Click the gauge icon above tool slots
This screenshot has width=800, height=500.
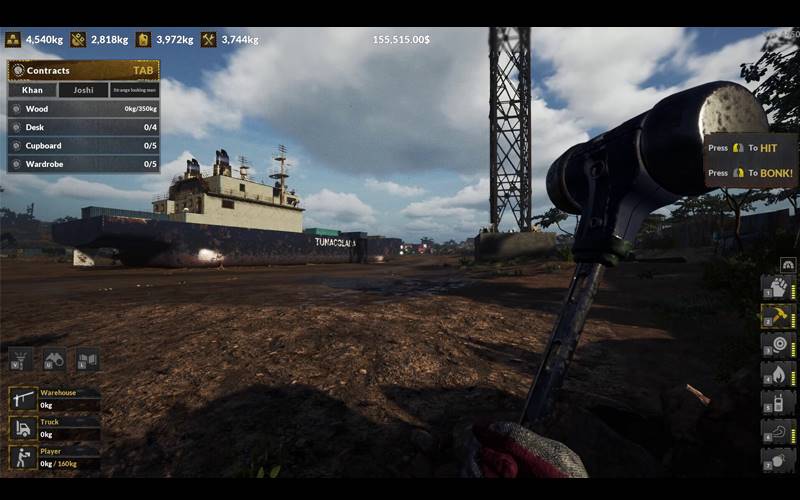click(787, 264)
